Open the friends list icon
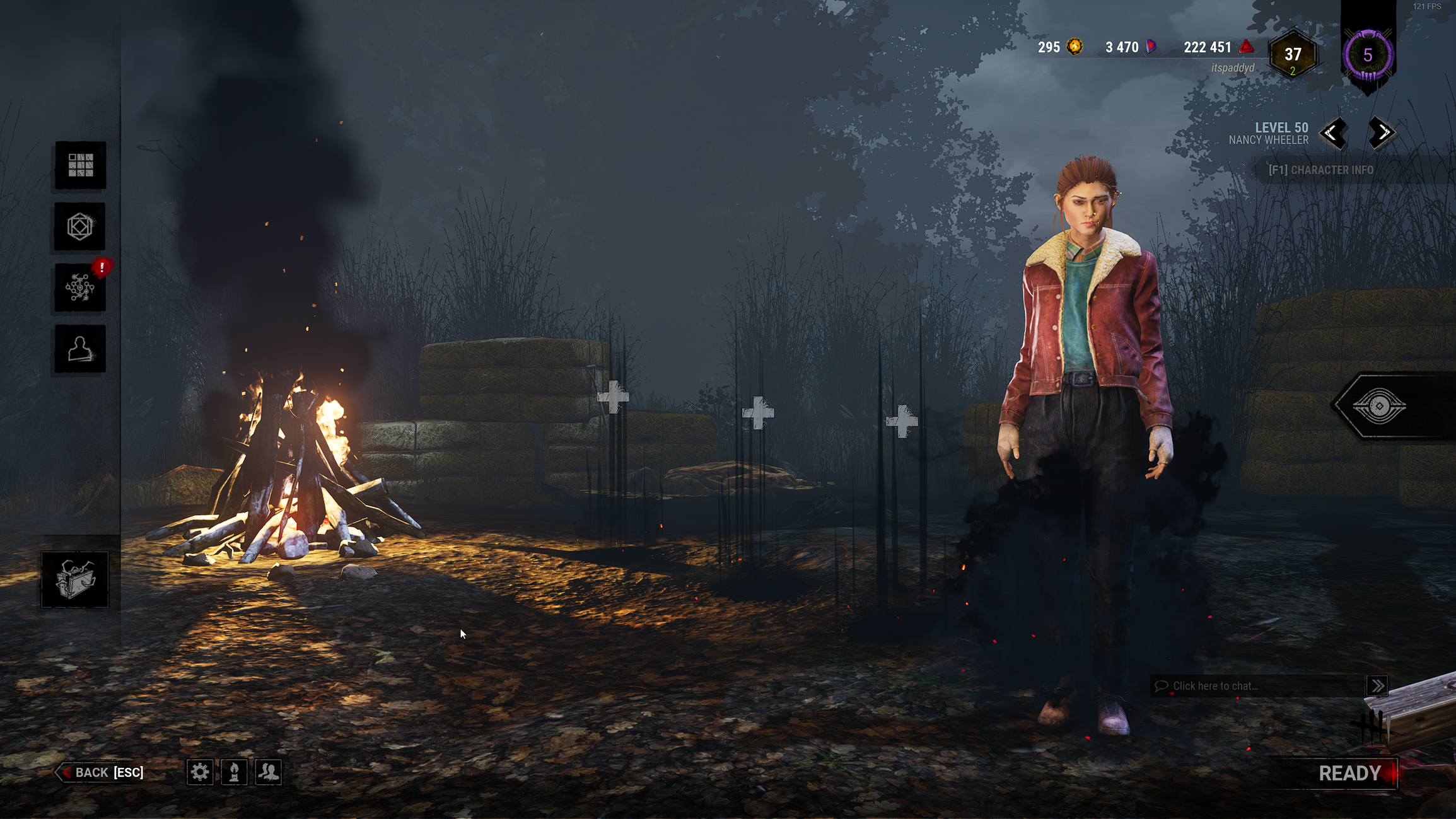The width and height of the screenshot is (1456, 819). (x=269, y=772)
